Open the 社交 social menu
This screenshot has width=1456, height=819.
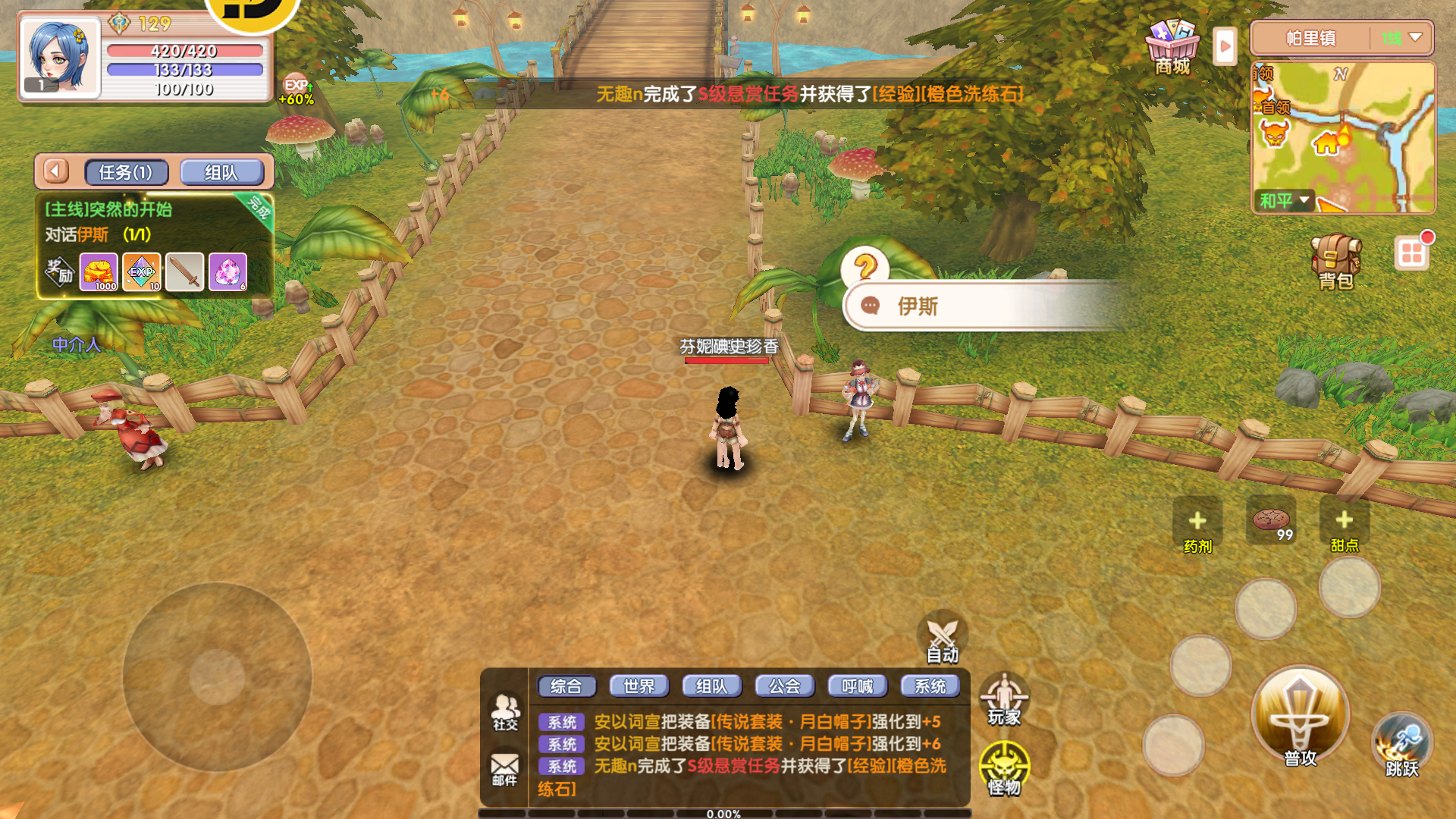tap(505, 713)
